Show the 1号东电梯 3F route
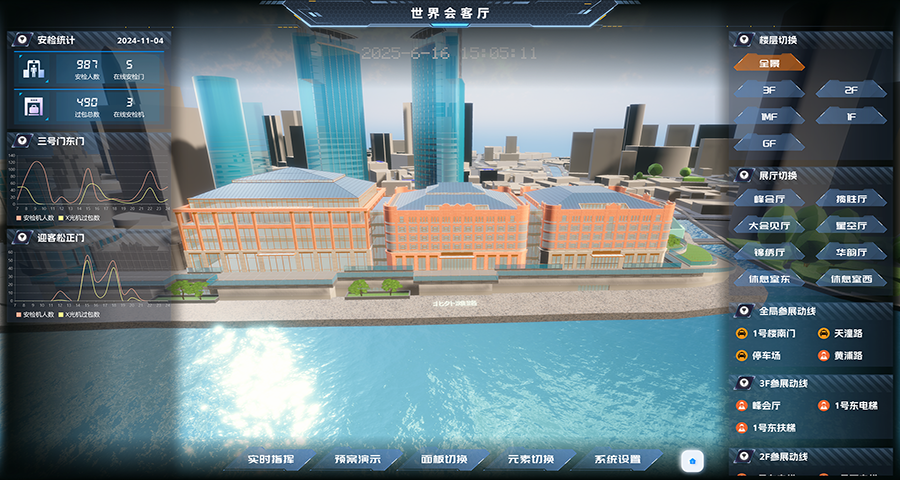The image size is (900, 480). pyautogui.click(x=852, y=406)
